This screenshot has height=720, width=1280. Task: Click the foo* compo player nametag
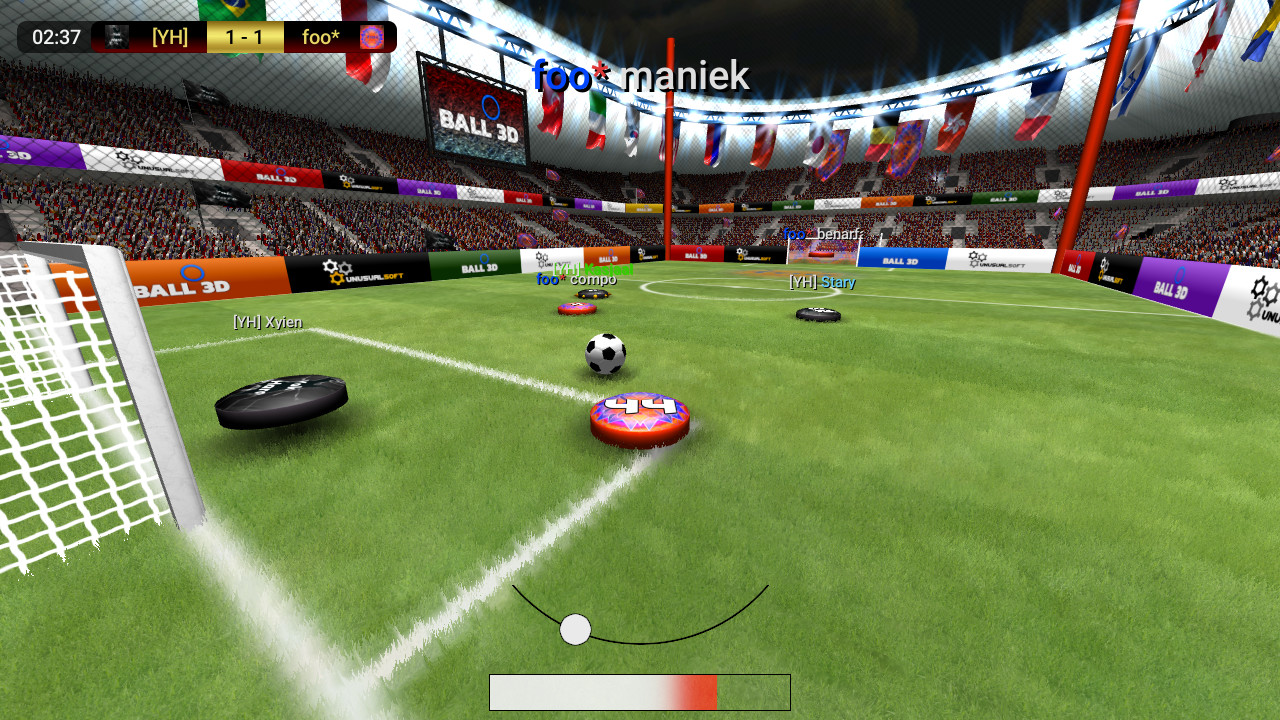click(x=576, y=281)
